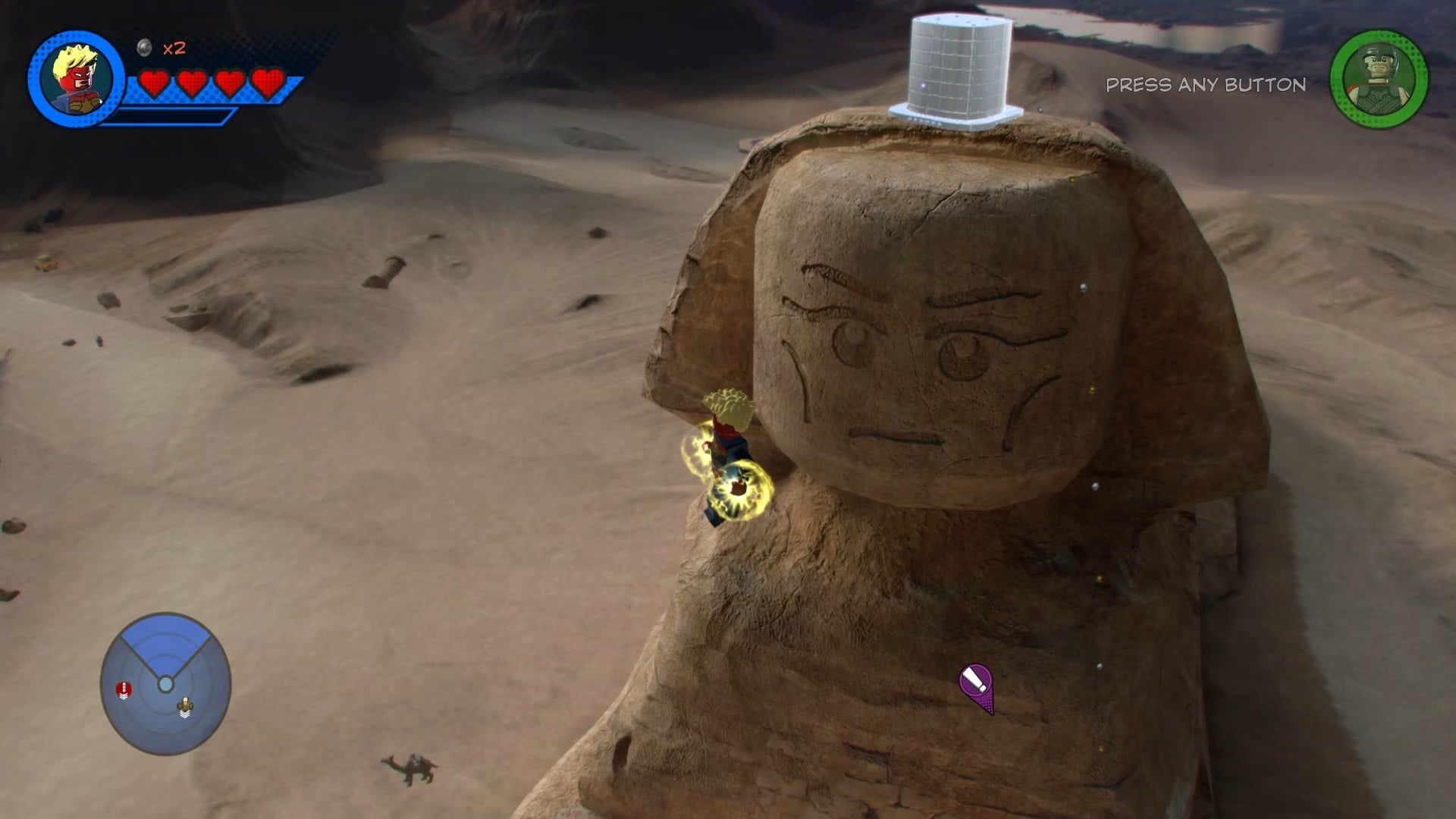Open the circular radar minimap

[165, 684]
